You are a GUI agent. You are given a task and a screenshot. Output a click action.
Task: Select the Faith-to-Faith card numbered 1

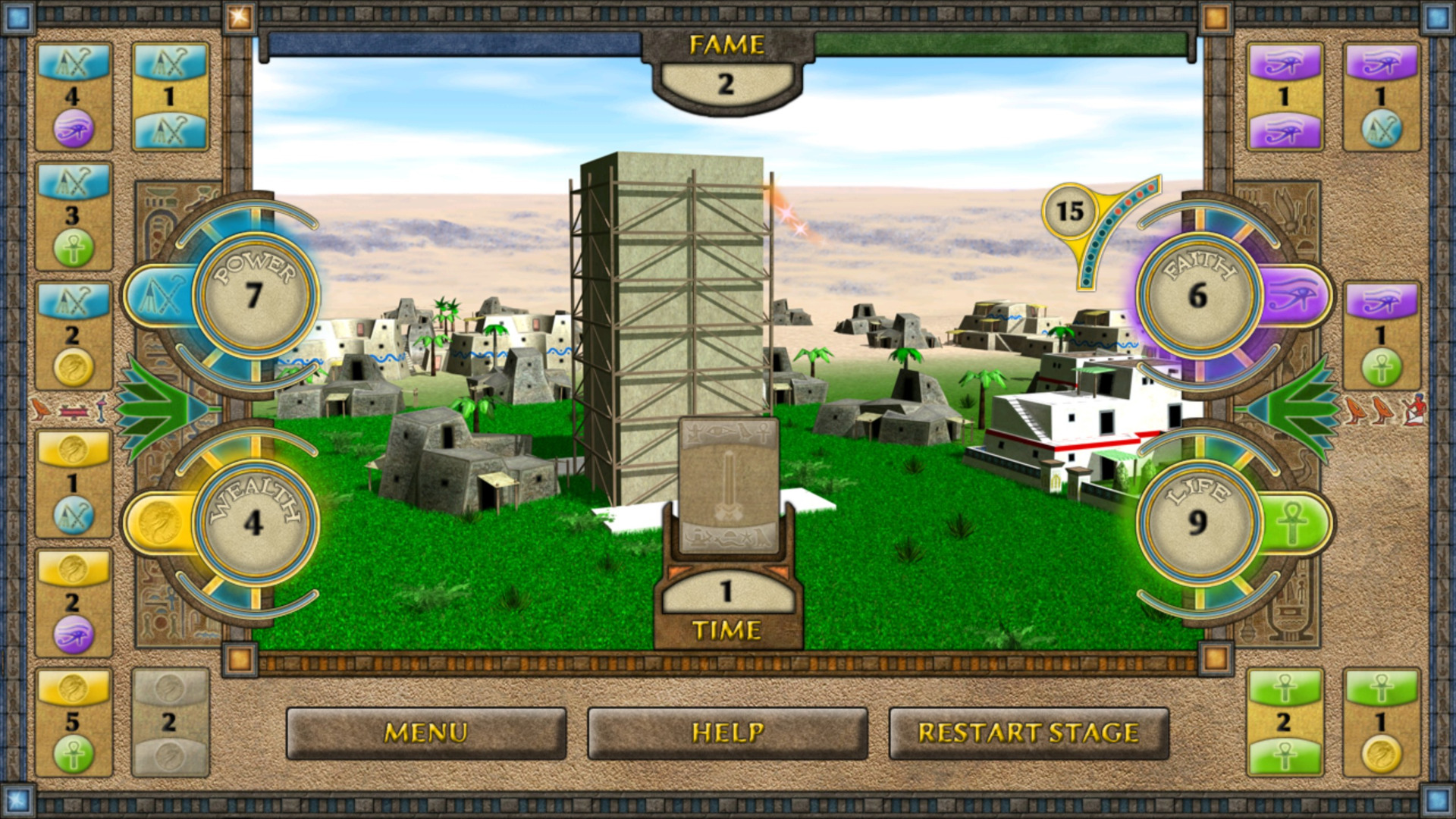point(1285,96)
